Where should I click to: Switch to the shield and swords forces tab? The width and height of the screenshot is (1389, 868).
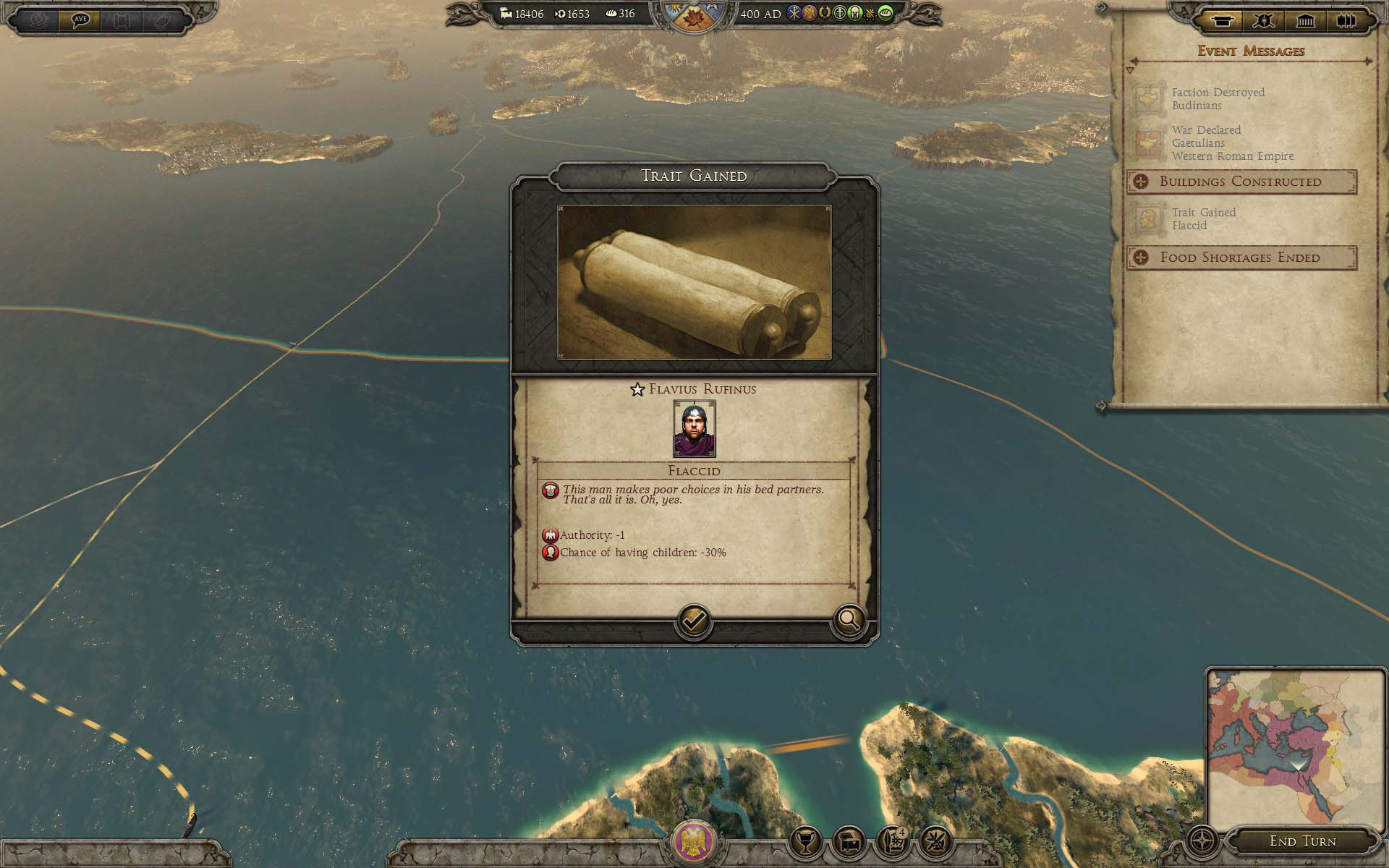point(1264,21)
